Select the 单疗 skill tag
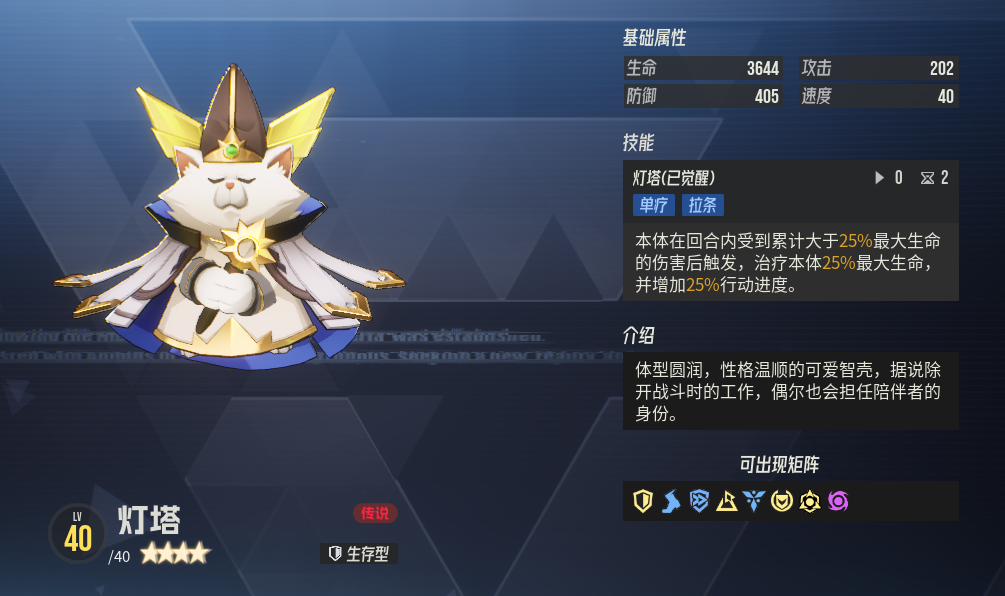 point(653,205)
